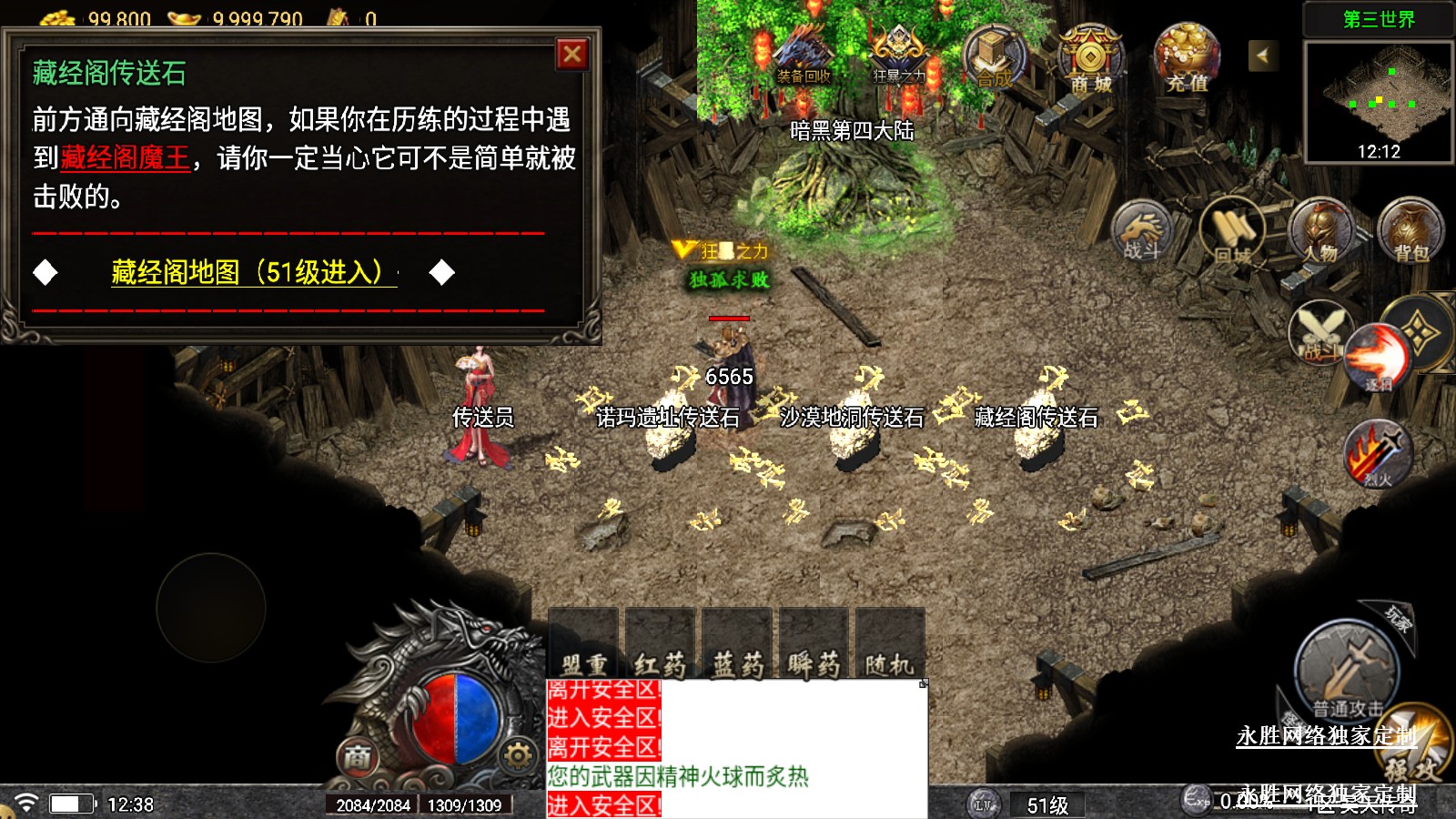Open the 充值 recharge icon
Screen dimensions: 1456x819
[x=1187, y=58]
